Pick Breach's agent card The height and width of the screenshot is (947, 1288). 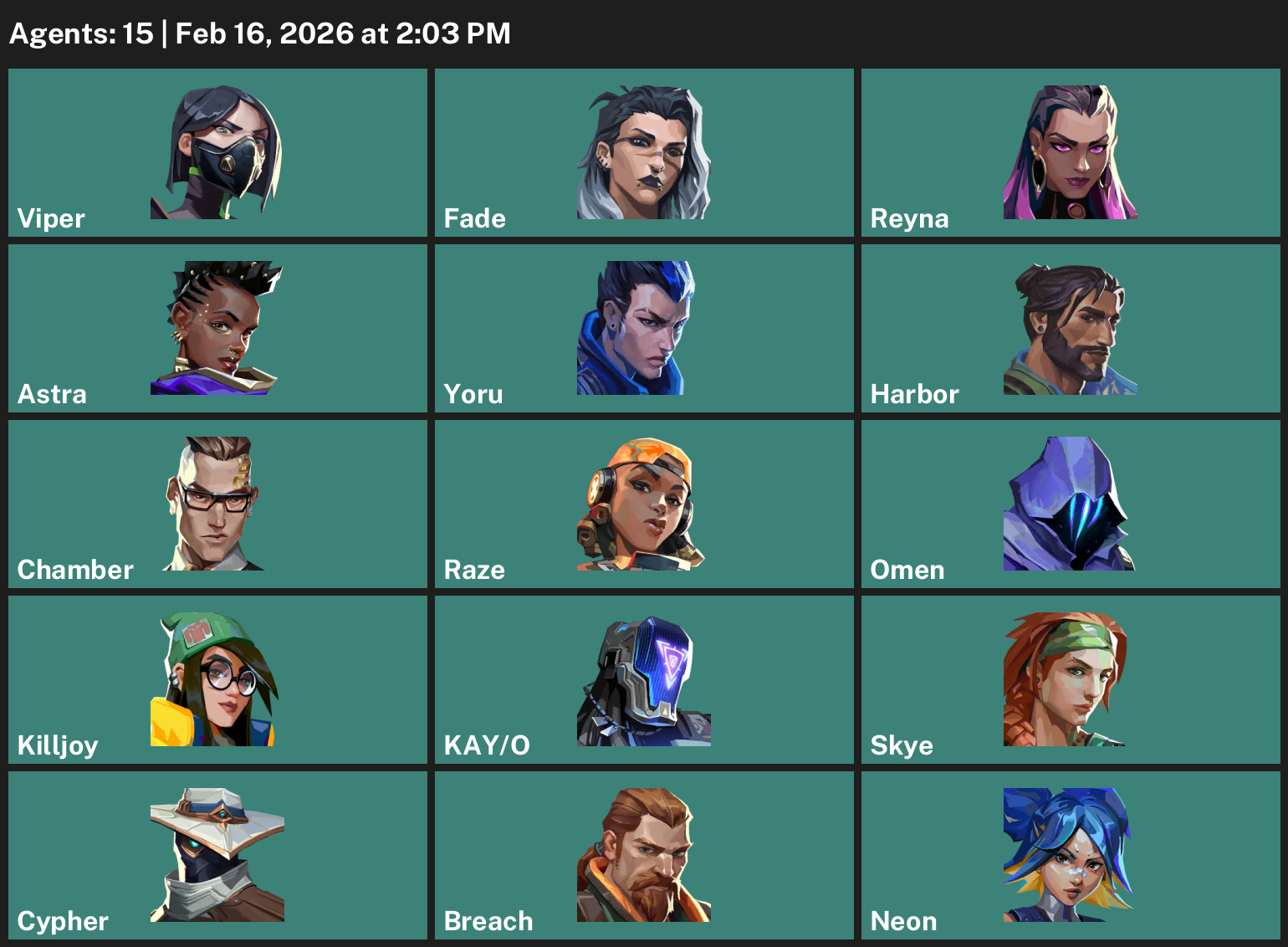(x=644, y=856)
